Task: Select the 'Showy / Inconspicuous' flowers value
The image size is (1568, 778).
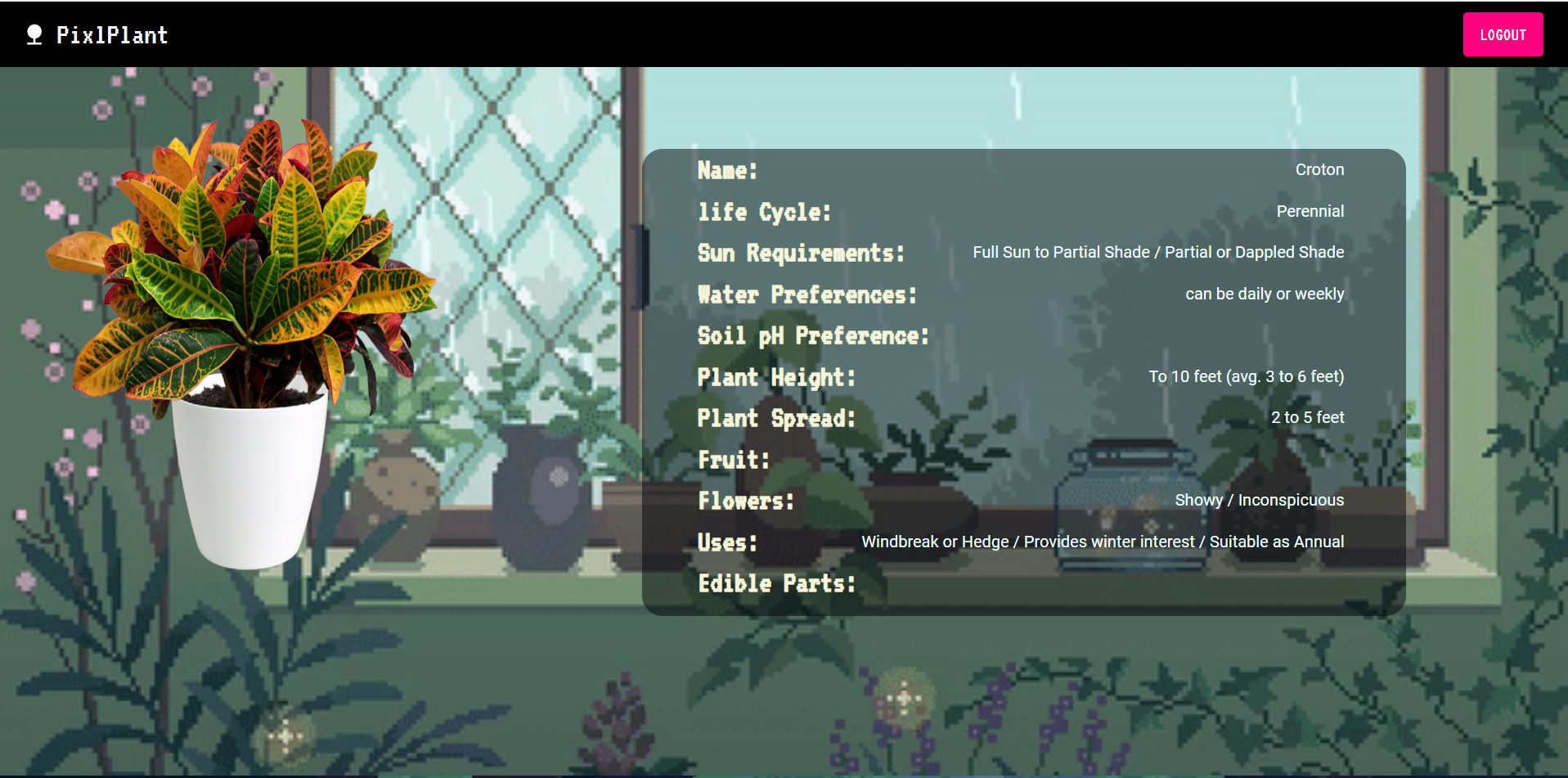Action: 1259,500
